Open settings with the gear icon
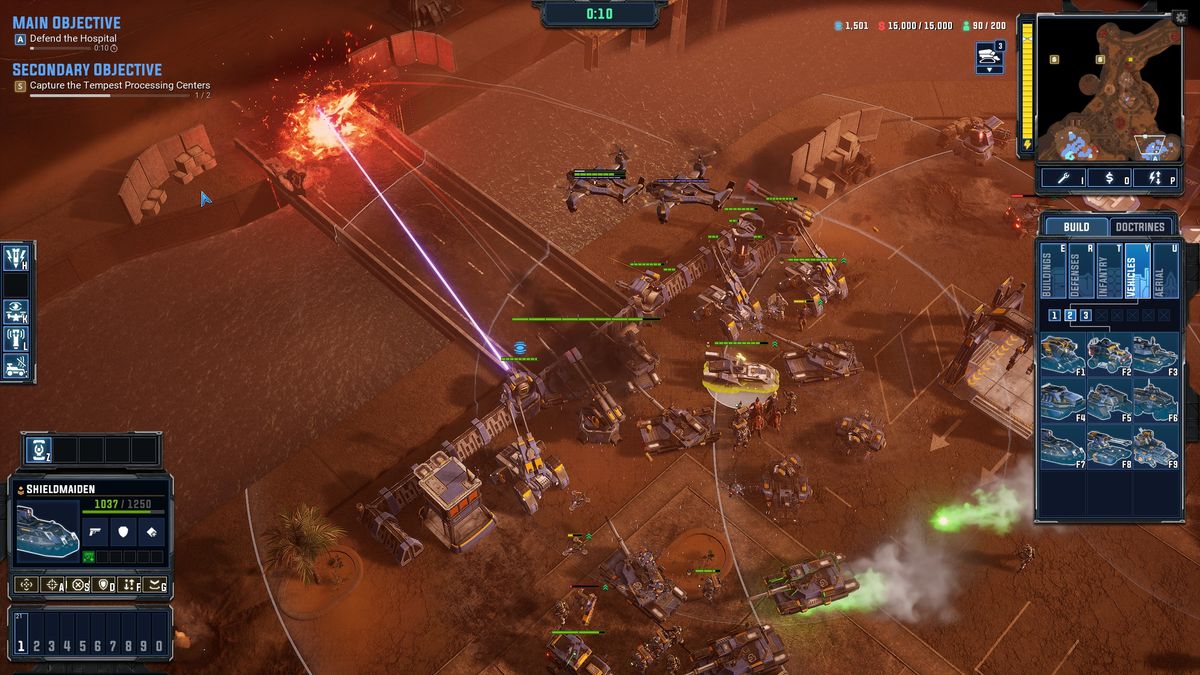This screenshot has height=675, width=1200. click(x=1181, y=17)
